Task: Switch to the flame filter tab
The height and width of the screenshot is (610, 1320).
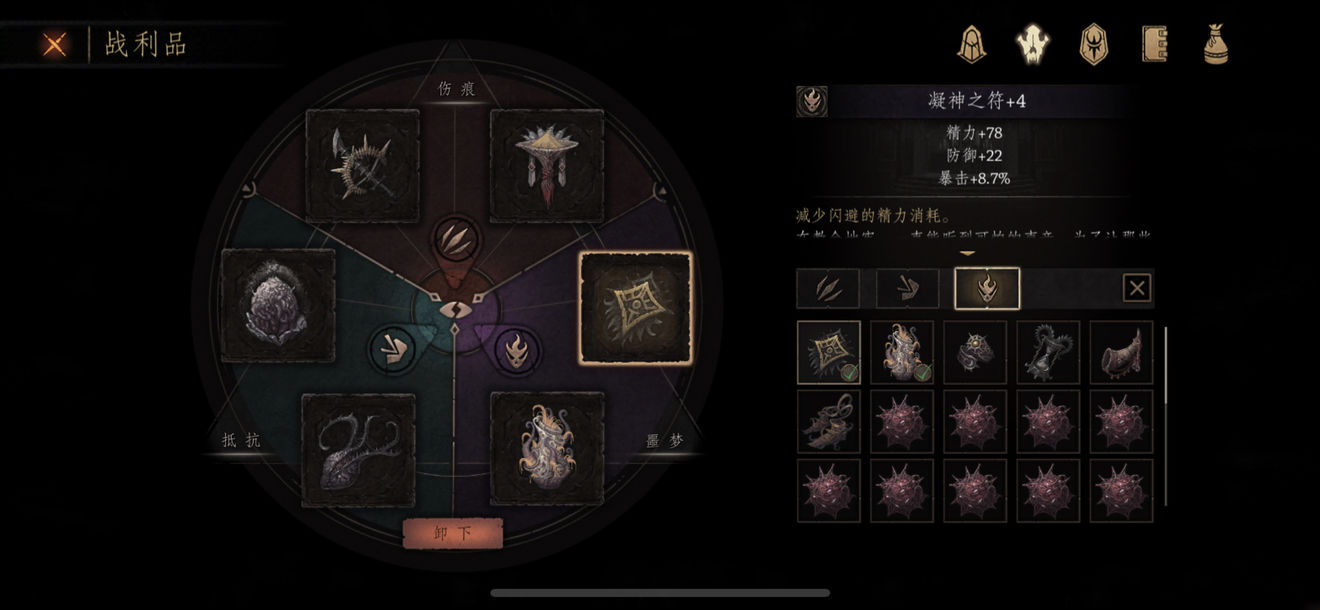Action: tap(987, 288)
